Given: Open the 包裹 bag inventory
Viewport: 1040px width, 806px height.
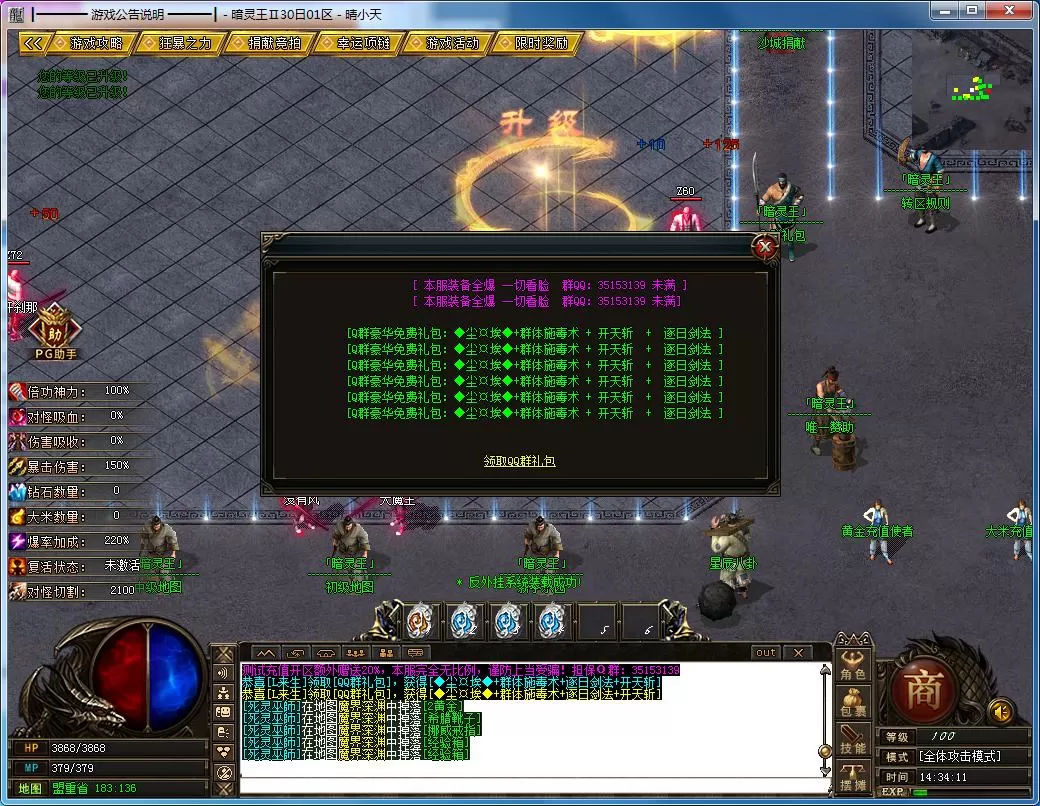Looking at the screenshot, I should pos(853,703).
